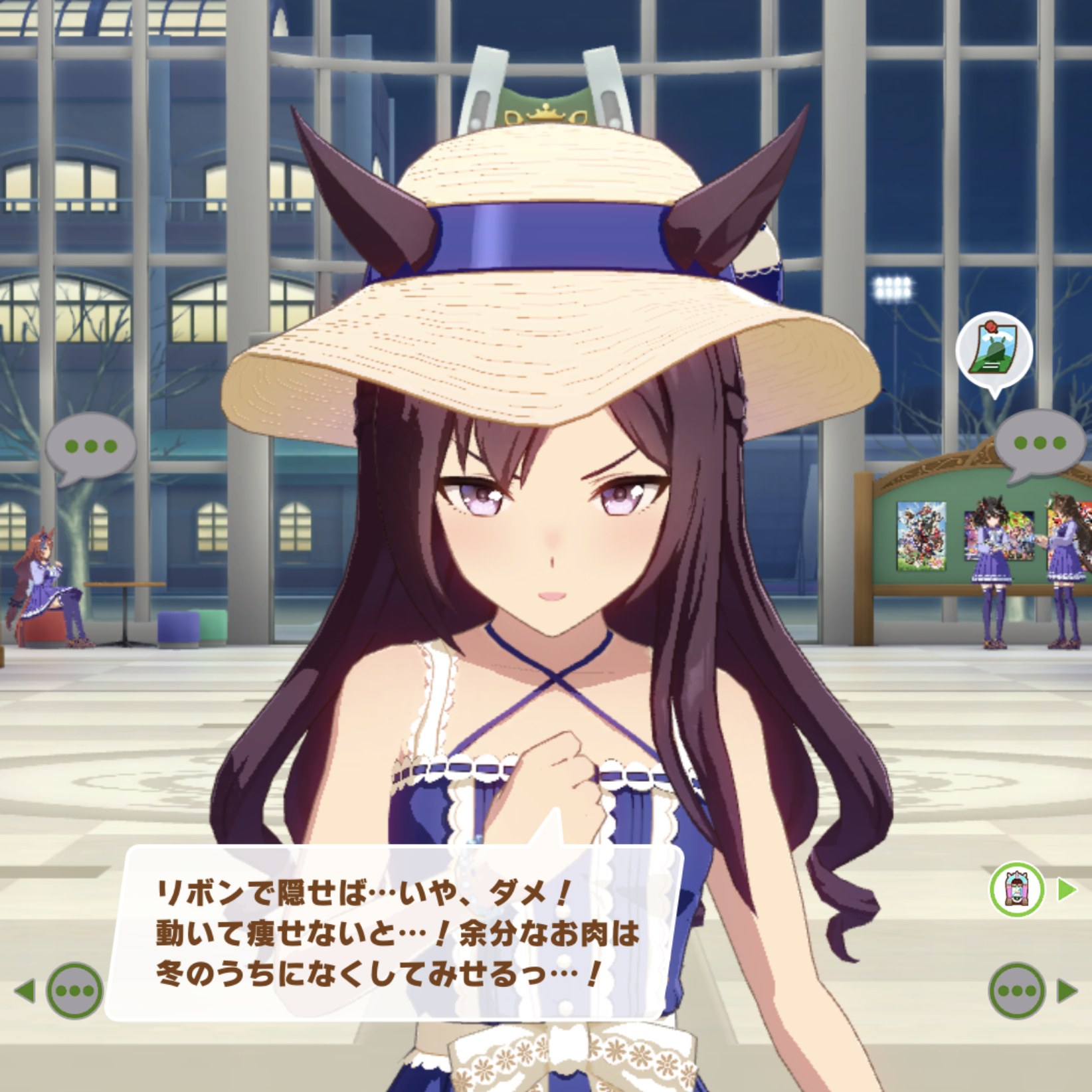Click the green arrow beside the jukebox icon
Screen dimensions: 1092x1092
[1066, 889]
